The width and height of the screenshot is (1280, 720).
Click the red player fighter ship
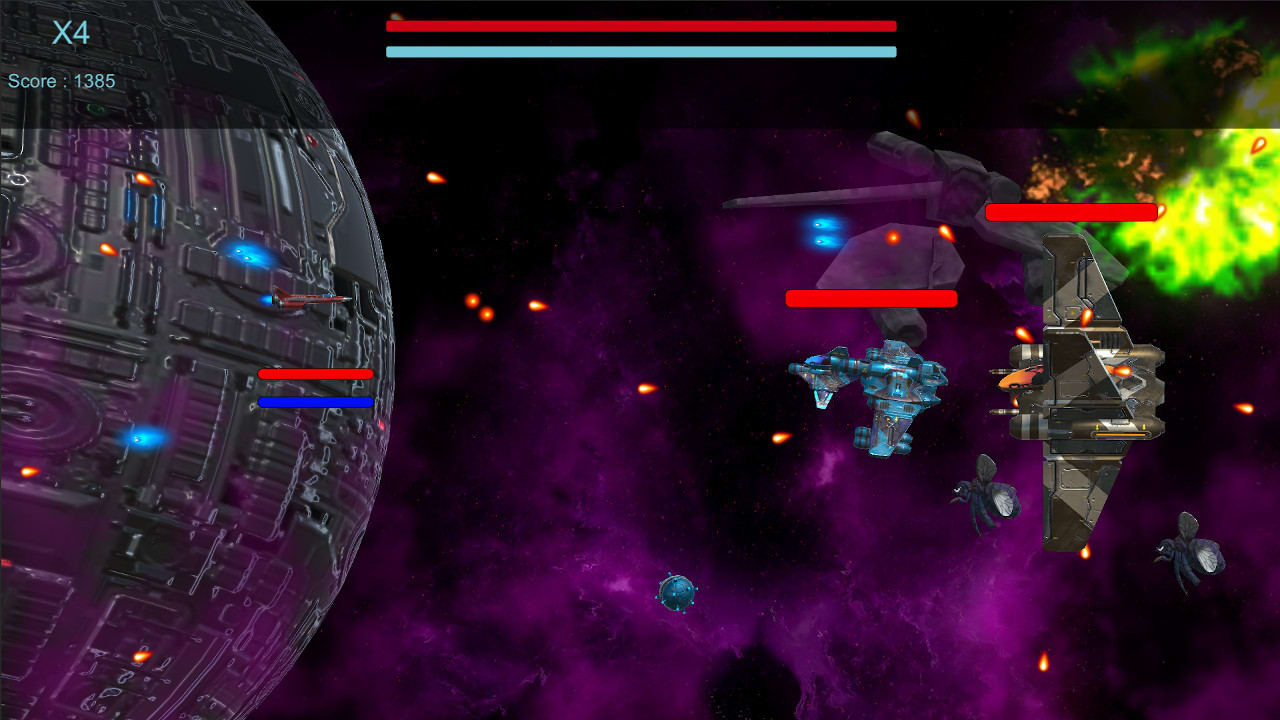pos(310,300)
